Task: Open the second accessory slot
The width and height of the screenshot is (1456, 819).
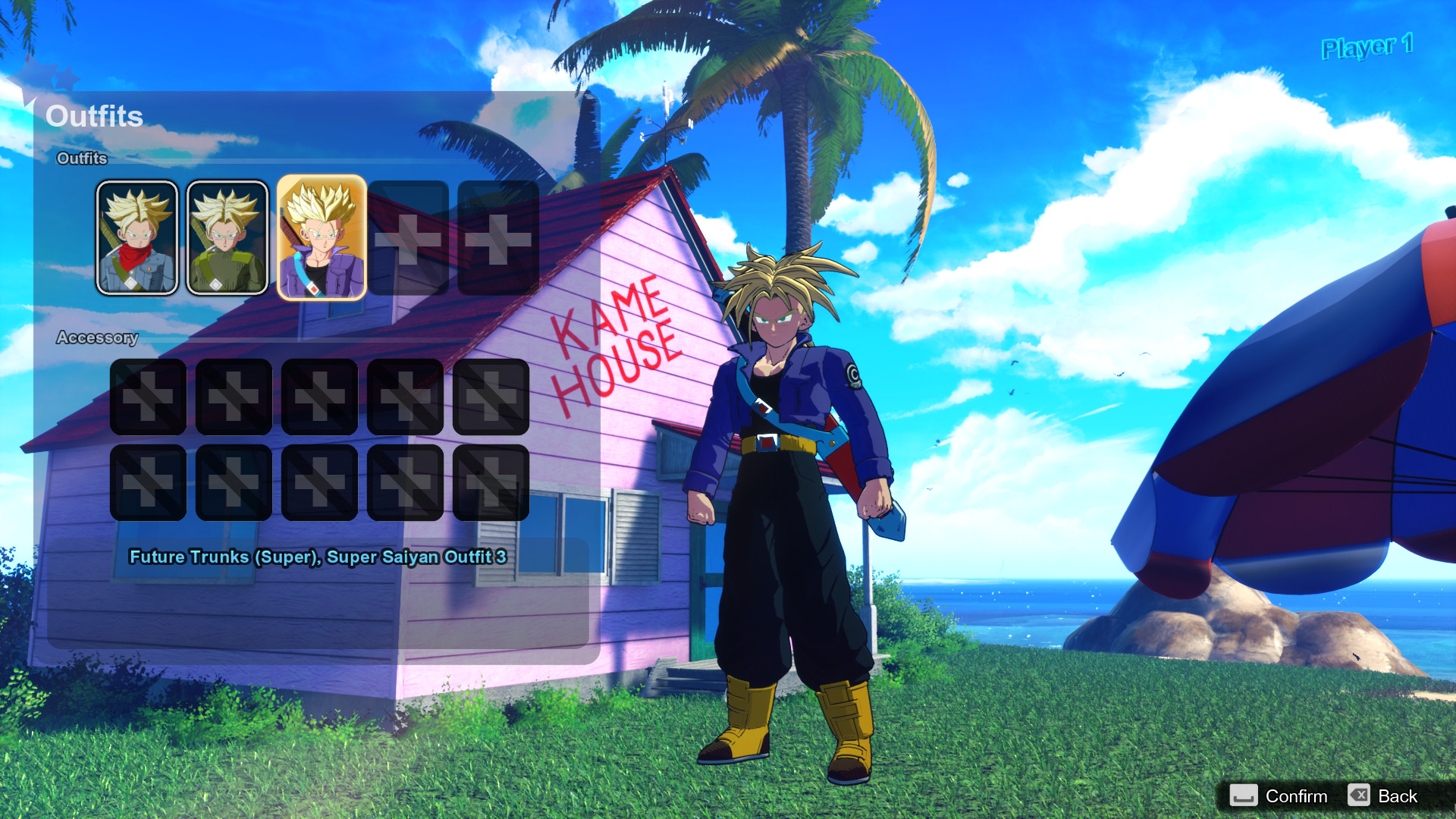Action: click(x=234, y=397)
